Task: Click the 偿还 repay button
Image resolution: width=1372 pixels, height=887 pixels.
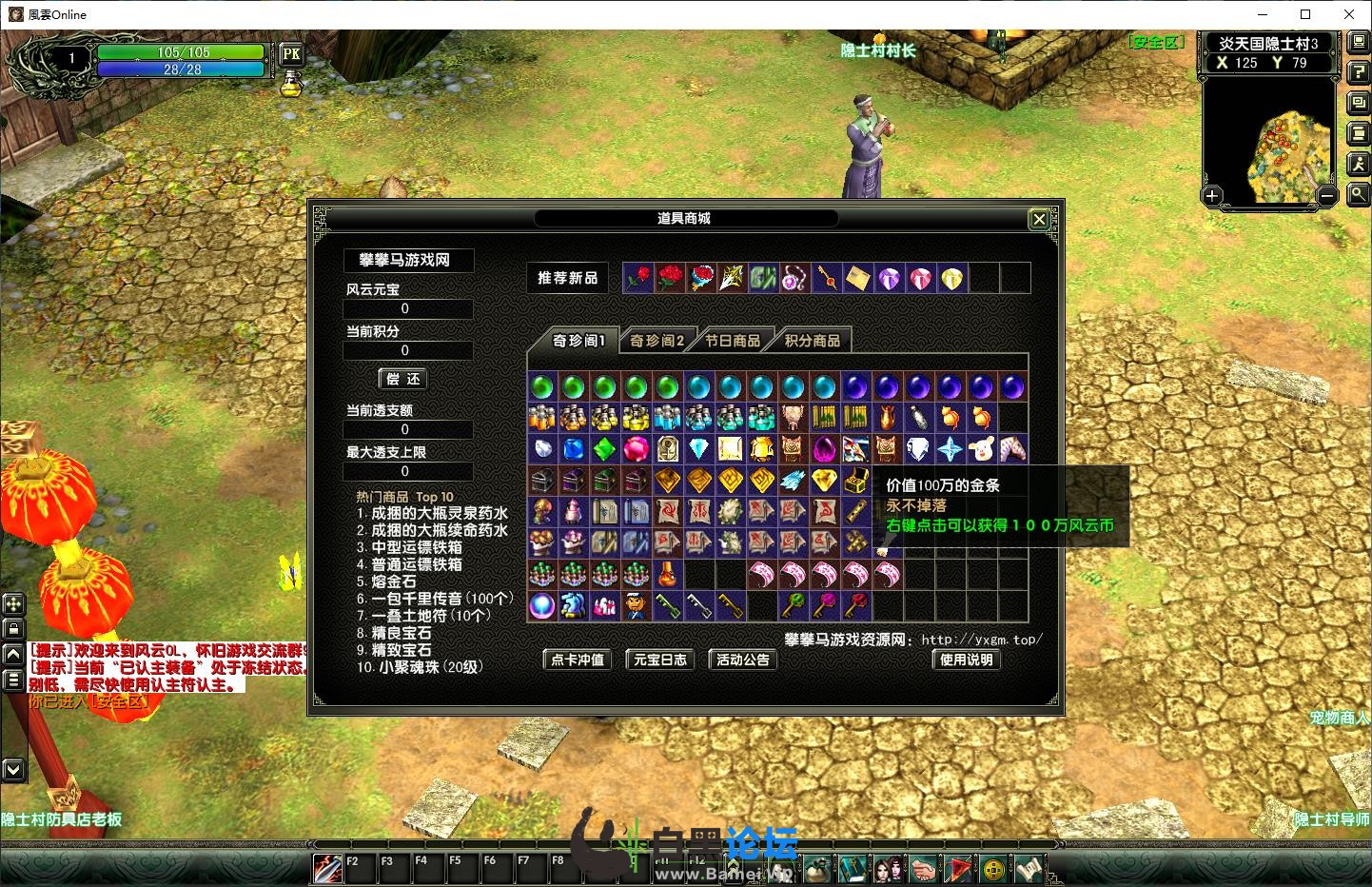Action: click(403, 379)
